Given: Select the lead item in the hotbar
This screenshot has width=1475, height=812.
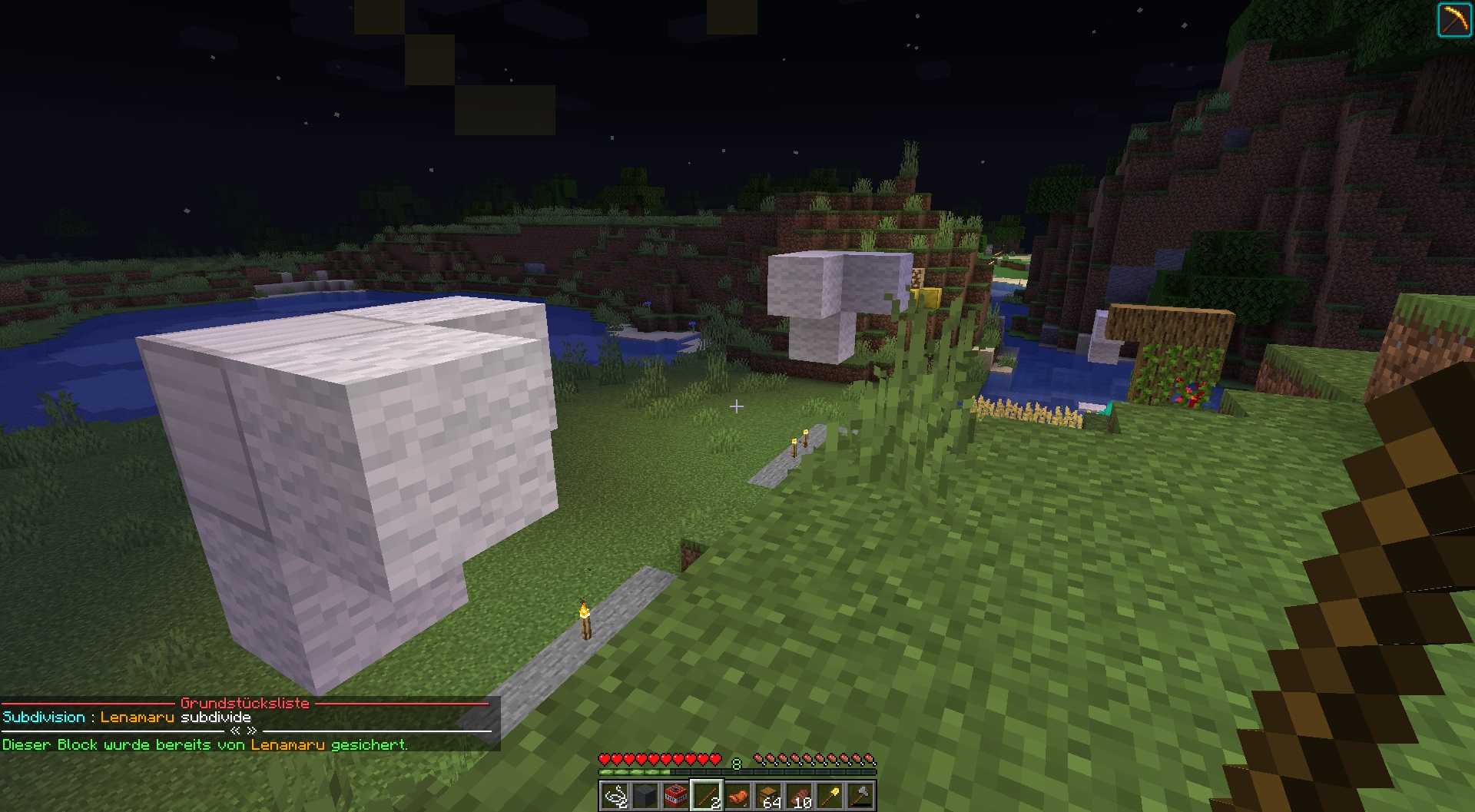Looking at the screenshot, I should click(615, 796).
